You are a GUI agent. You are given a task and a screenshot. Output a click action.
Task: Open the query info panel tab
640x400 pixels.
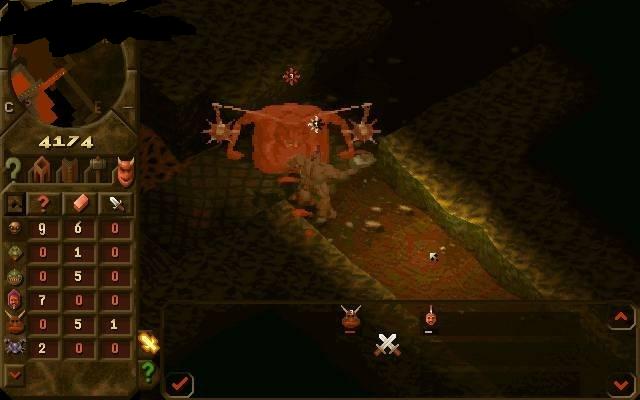click(13, 170)
